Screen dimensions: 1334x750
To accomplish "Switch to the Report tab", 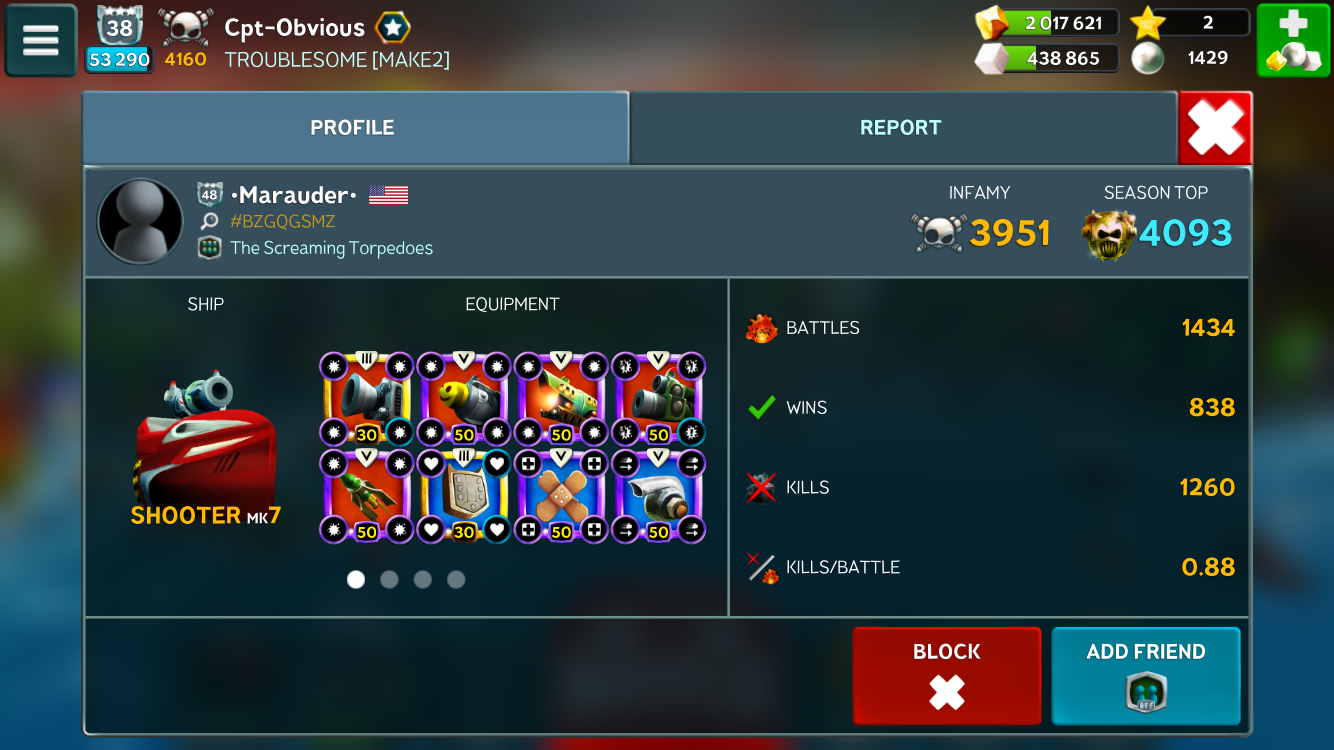I will [x=900, y=128].
